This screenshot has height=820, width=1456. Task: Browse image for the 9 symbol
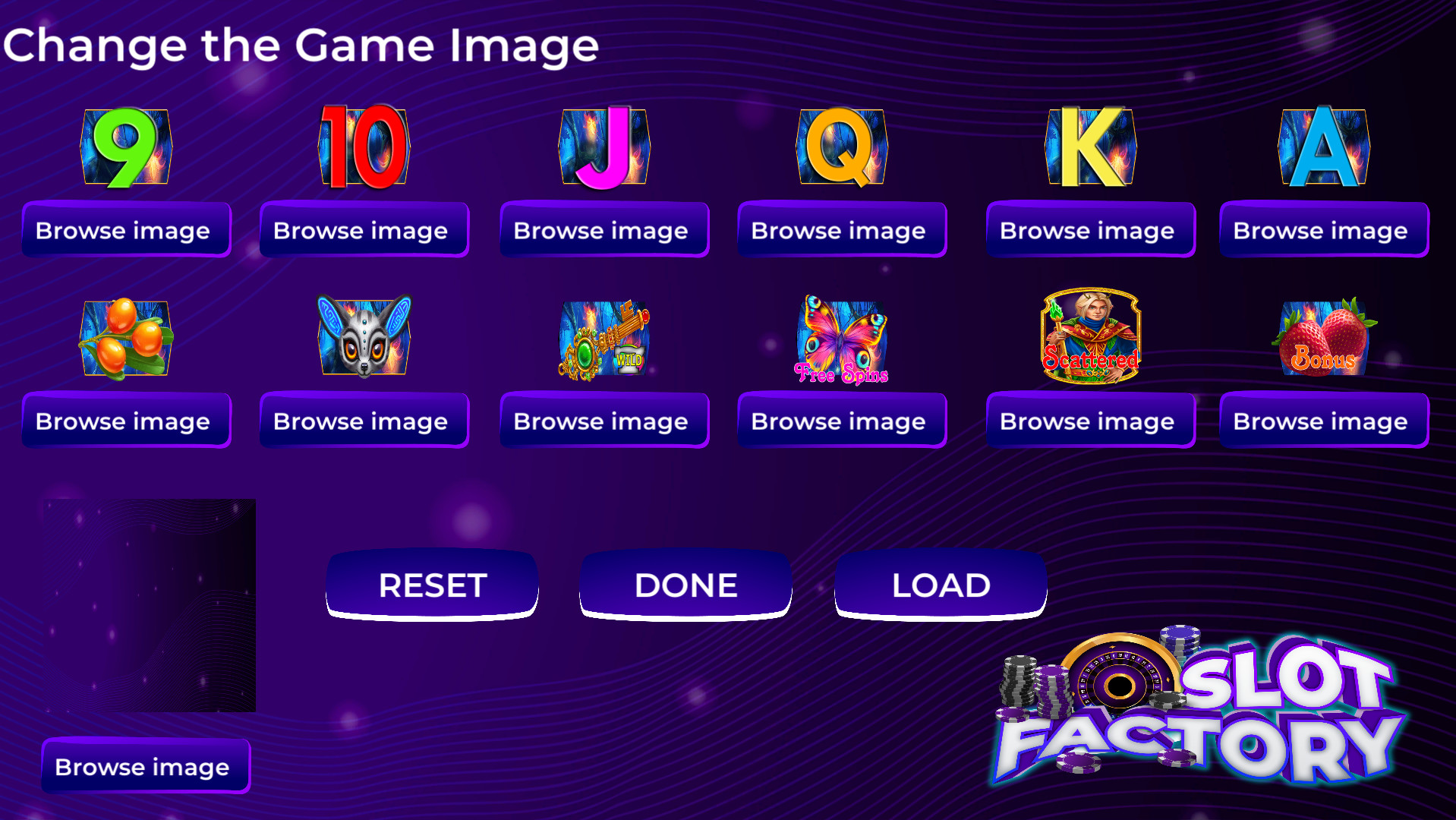[x=125, y=230]
